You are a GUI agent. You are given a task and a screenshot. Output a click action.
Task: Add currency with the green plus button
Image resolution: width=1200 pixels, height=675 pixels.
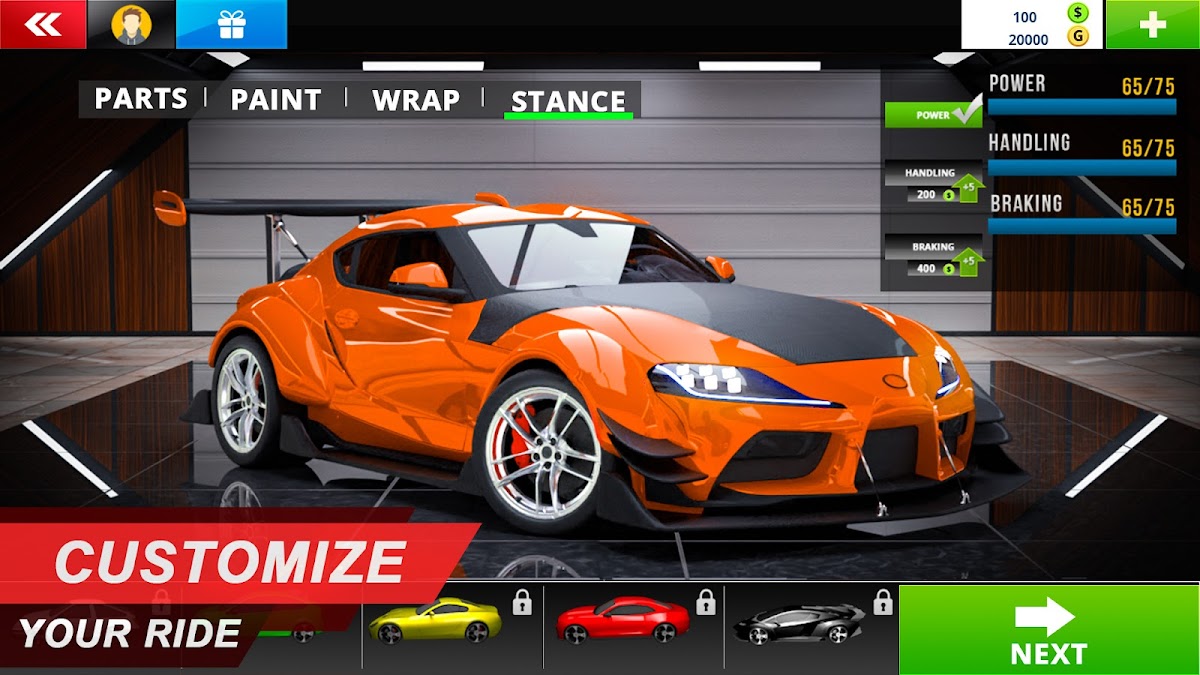coord(1152,24)
